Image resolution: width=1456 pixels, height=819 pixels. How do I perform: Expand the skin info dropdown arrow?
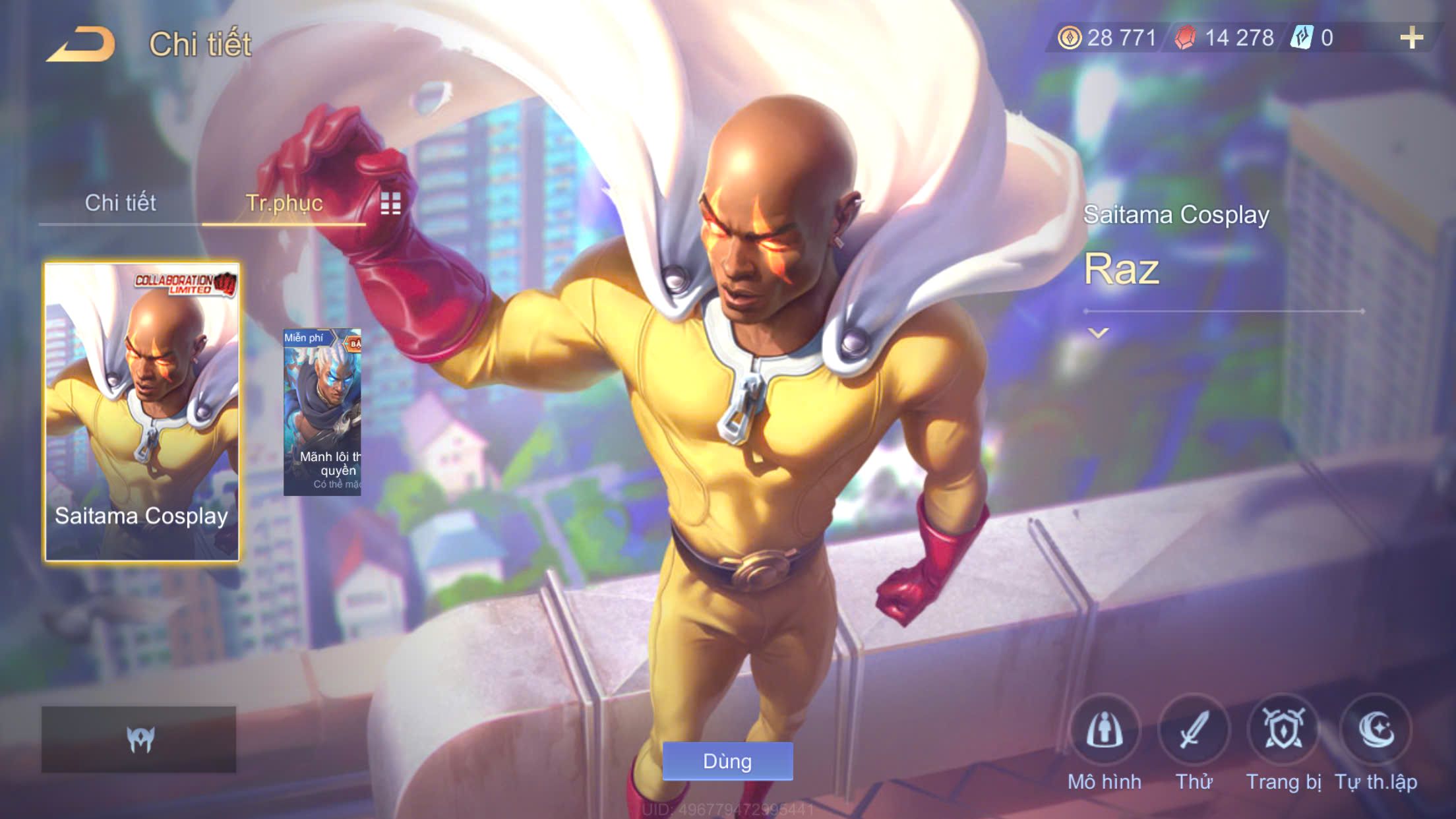click(x=1098, y=333)
